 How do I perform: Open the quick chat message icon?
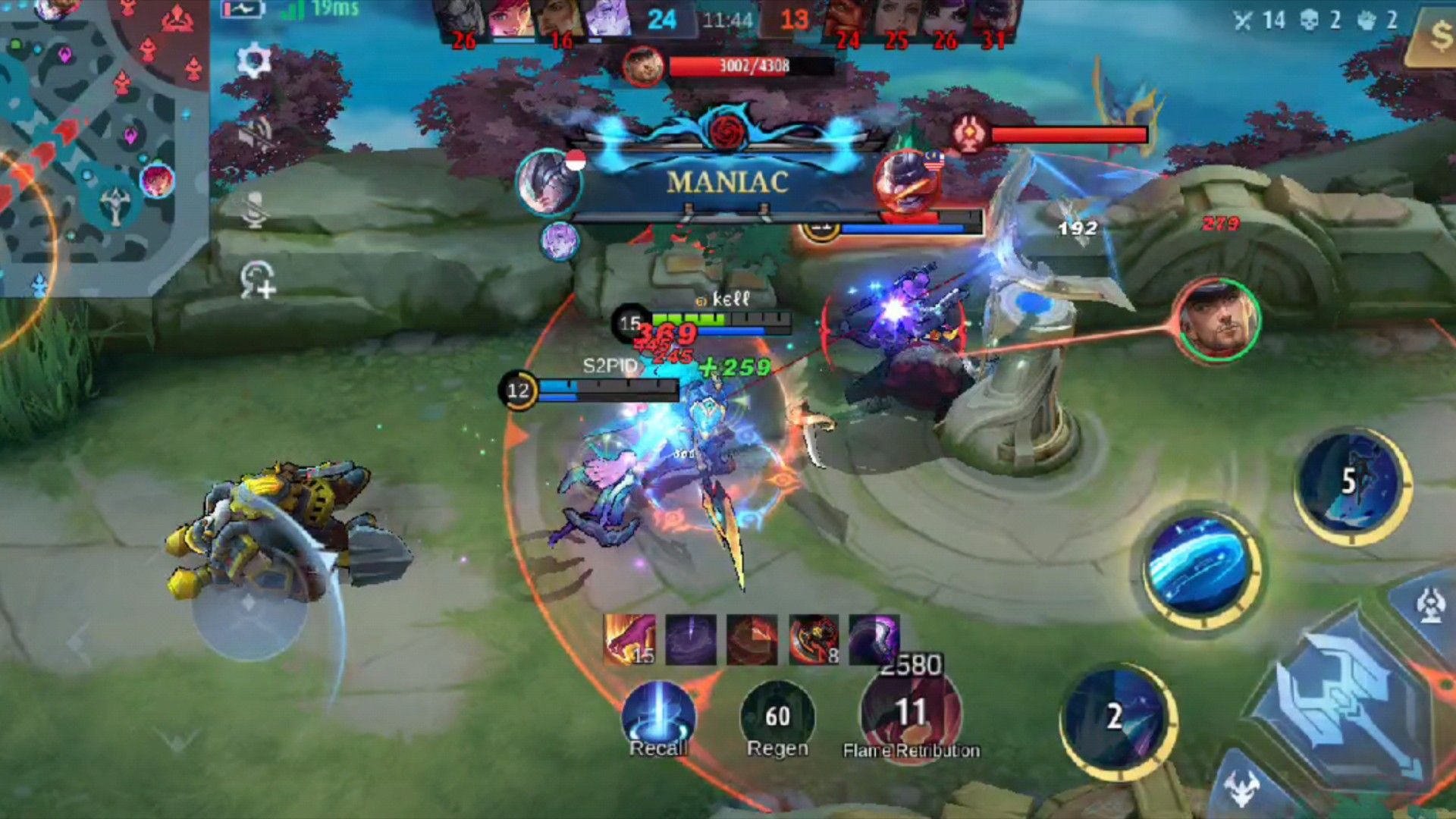coord(257,280)
